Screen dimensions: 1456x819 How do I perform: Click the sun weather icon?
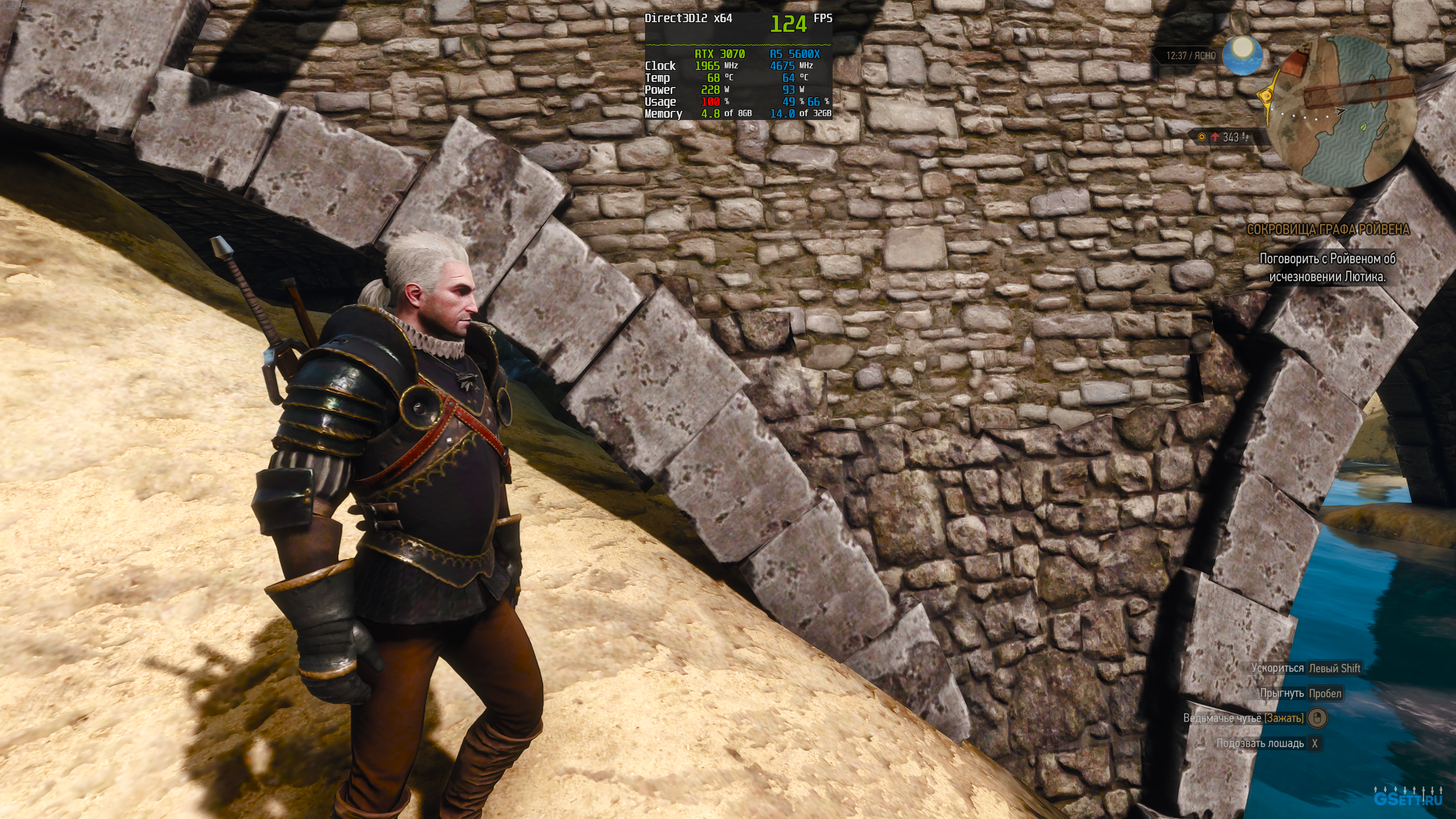point(1243,55)
